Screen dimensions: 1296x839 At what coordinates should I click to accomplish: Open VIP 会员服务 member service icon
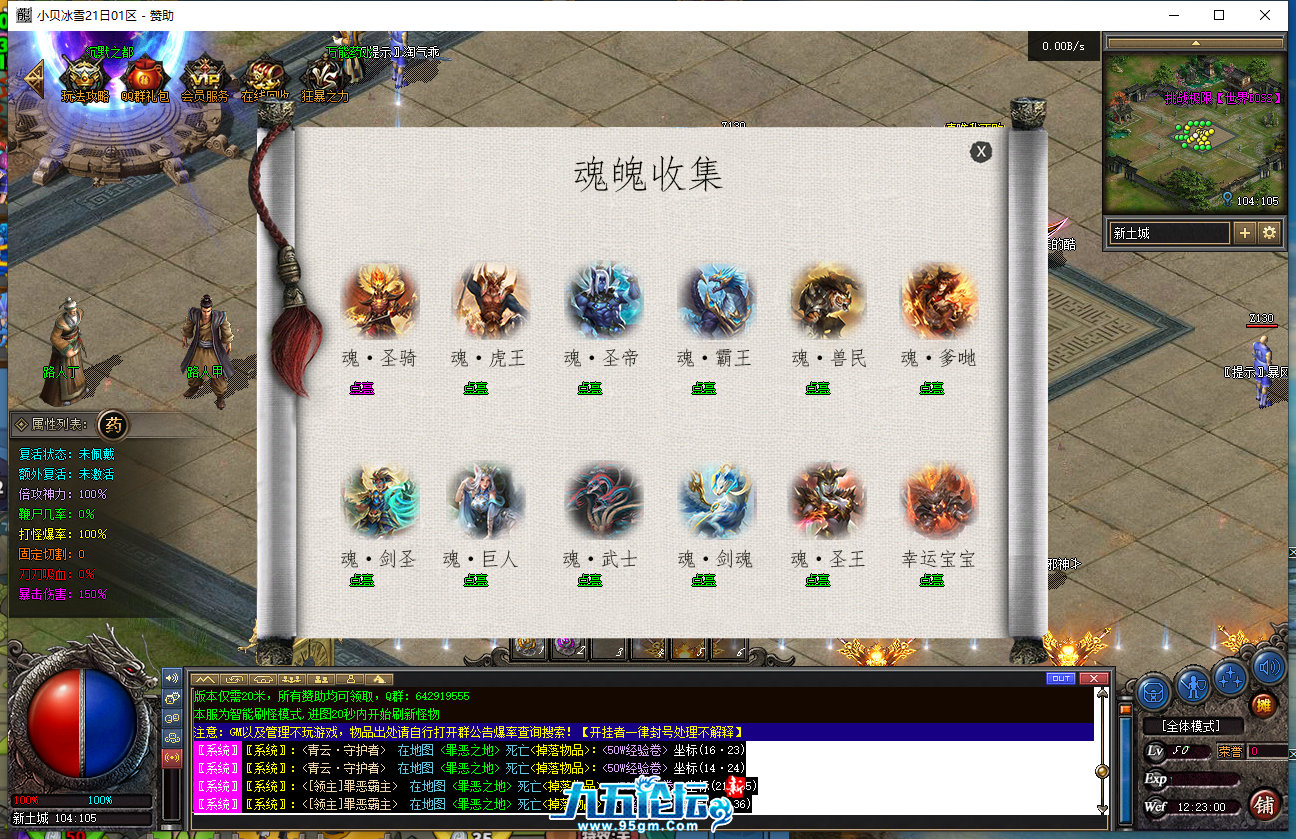tap(203, 72)
